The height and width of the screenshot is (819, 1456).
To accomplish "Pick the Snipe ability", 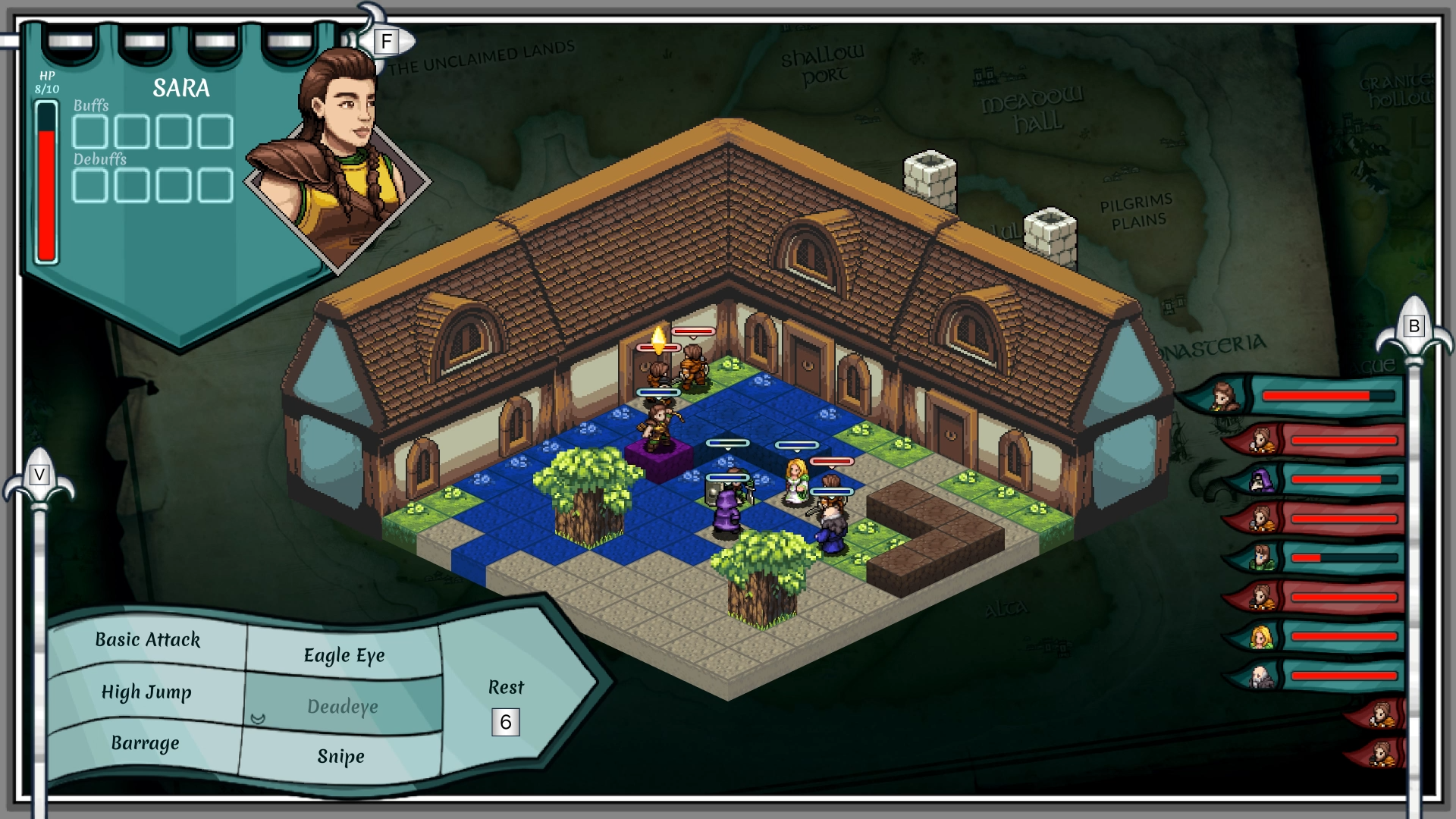I will coord(340,757).
